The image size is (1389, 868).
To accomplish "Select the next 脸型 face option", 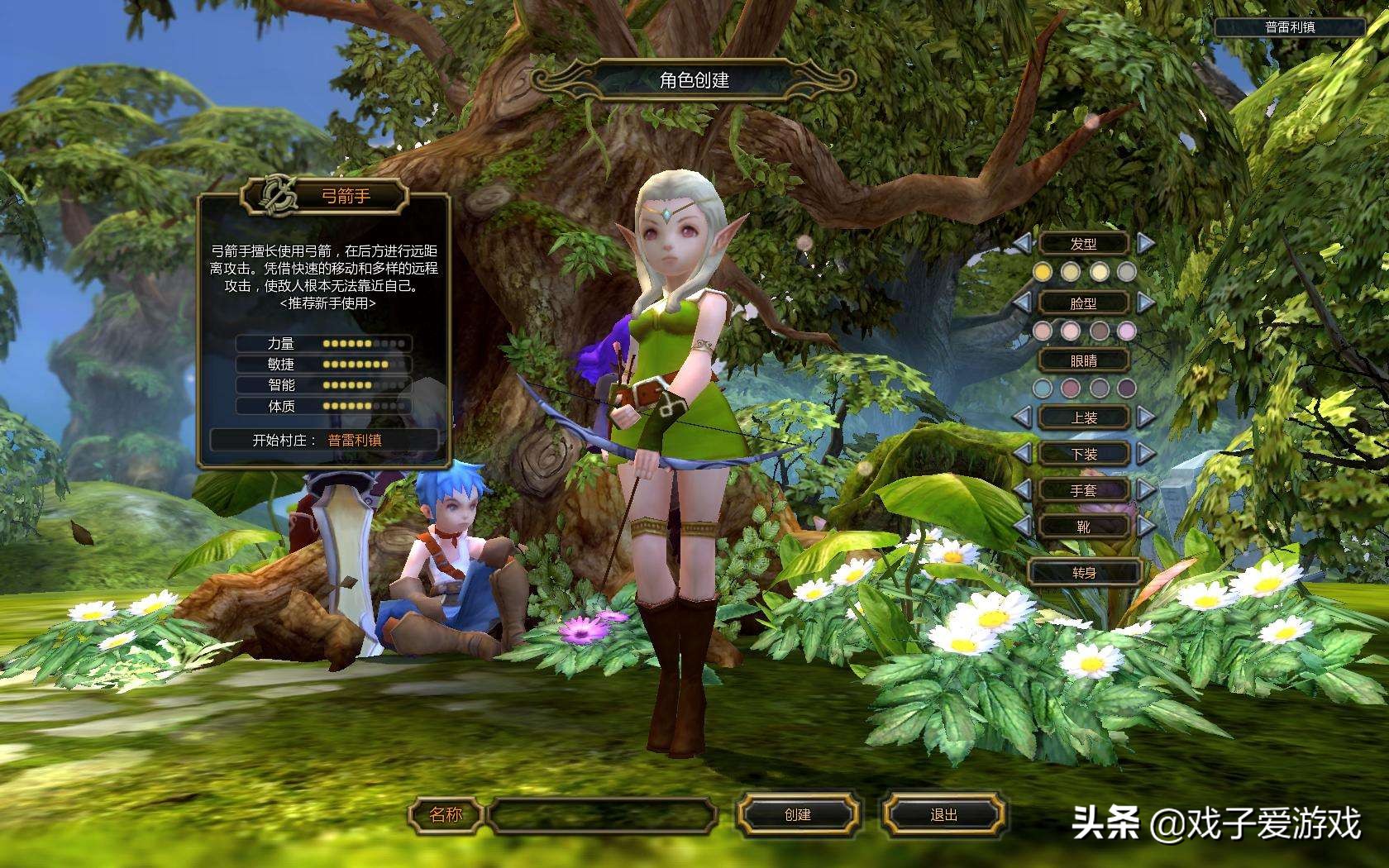I will pos(1145,303).
